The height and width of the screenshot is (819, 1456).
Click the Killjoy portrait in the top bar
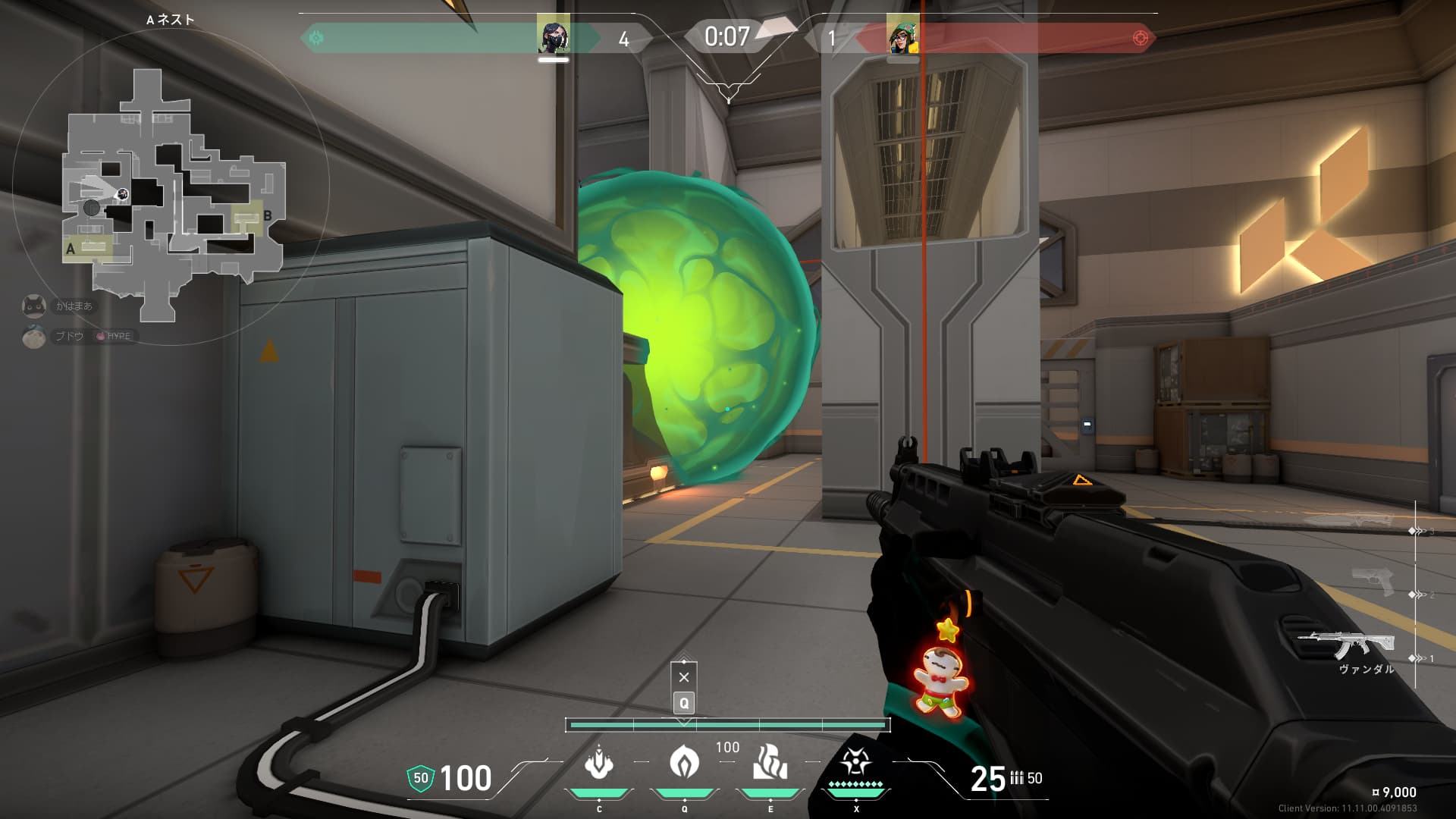tap(902, 36)
